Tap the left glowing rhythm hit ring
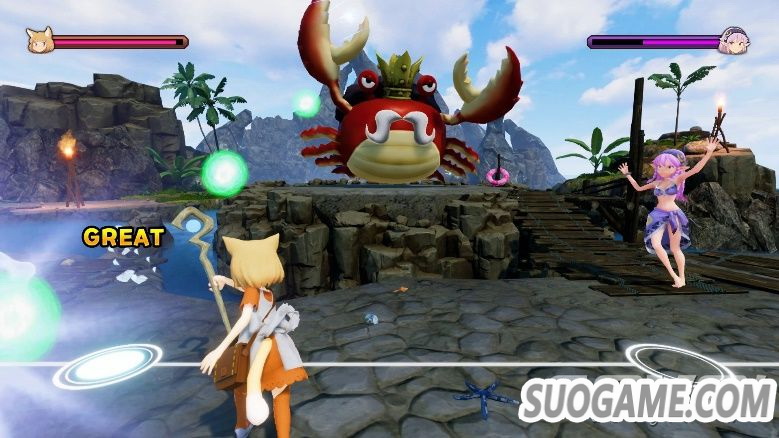The image size is (779, 438). (x=108, y=366)
